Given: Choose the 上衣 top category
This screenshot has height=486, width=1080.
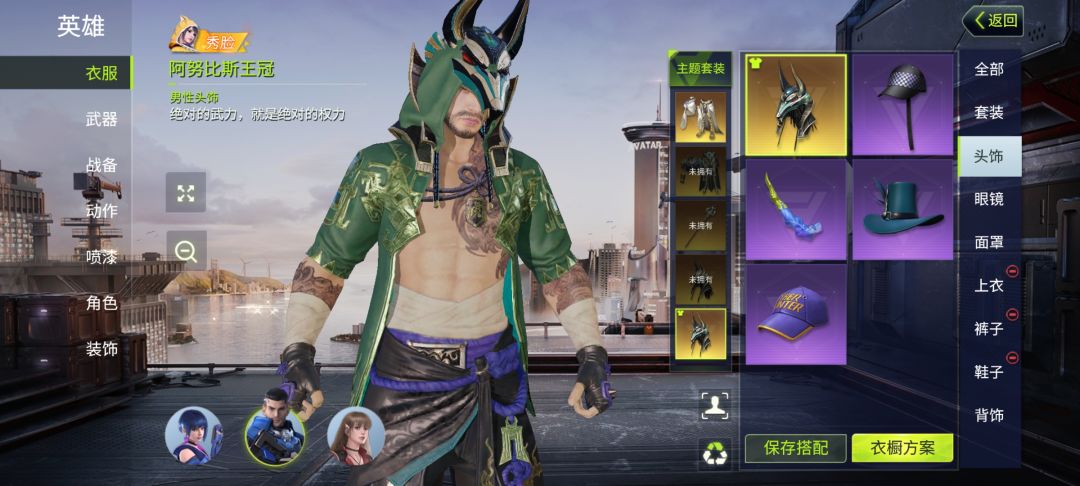Looking at the screenshot, I should (x=989, y=285).
